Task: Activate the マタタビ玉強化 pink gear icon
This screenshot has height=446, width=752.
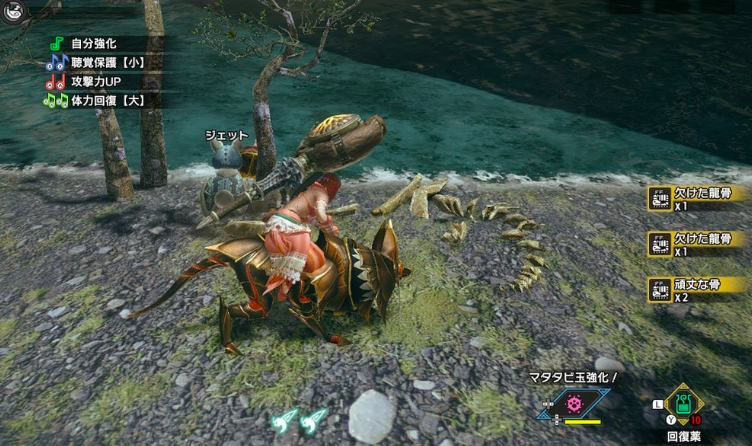Action: (574, 404)
